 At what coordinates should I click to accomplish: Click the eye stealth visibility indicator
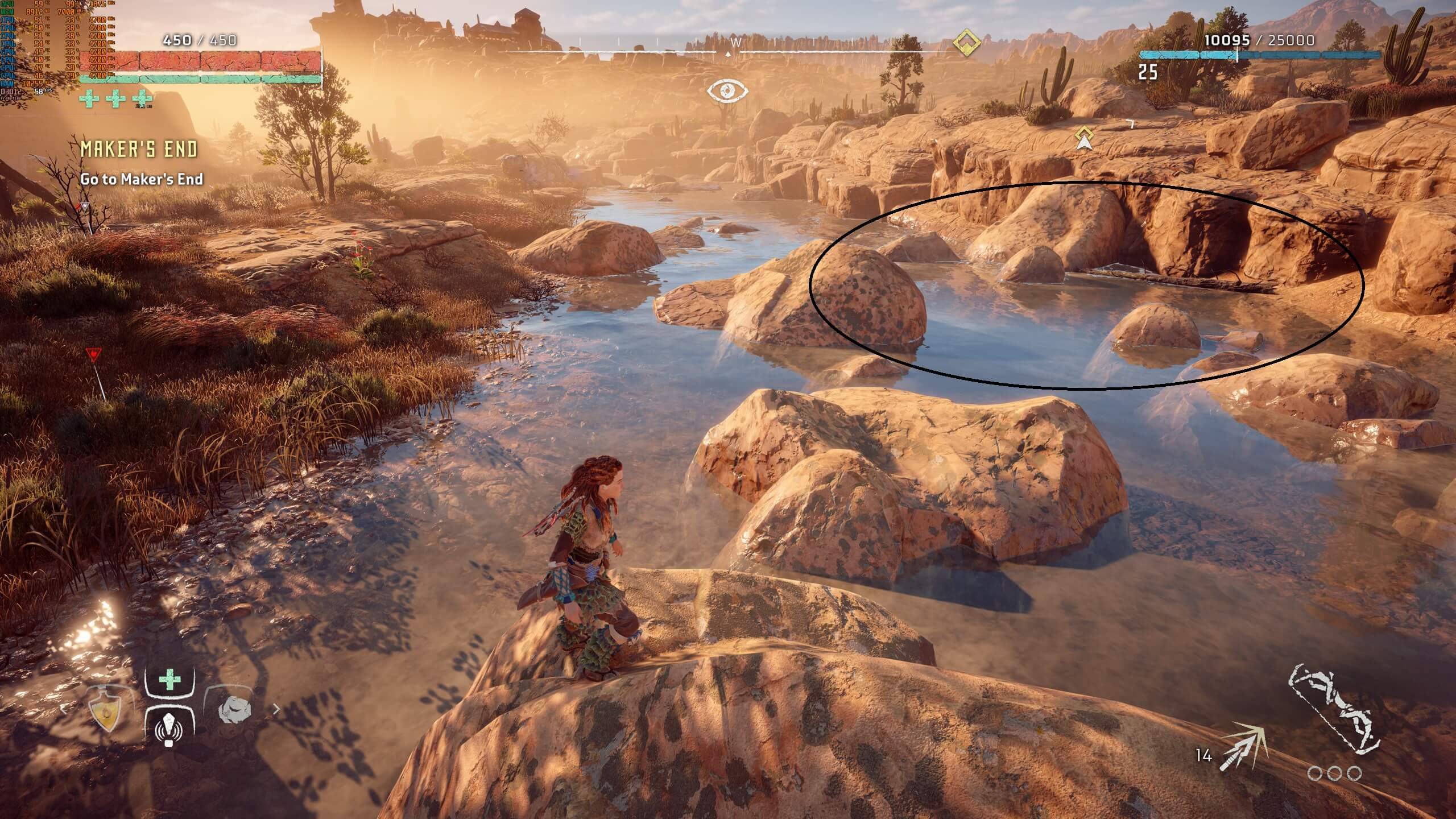pyautogui.click(x=727, y=90)
